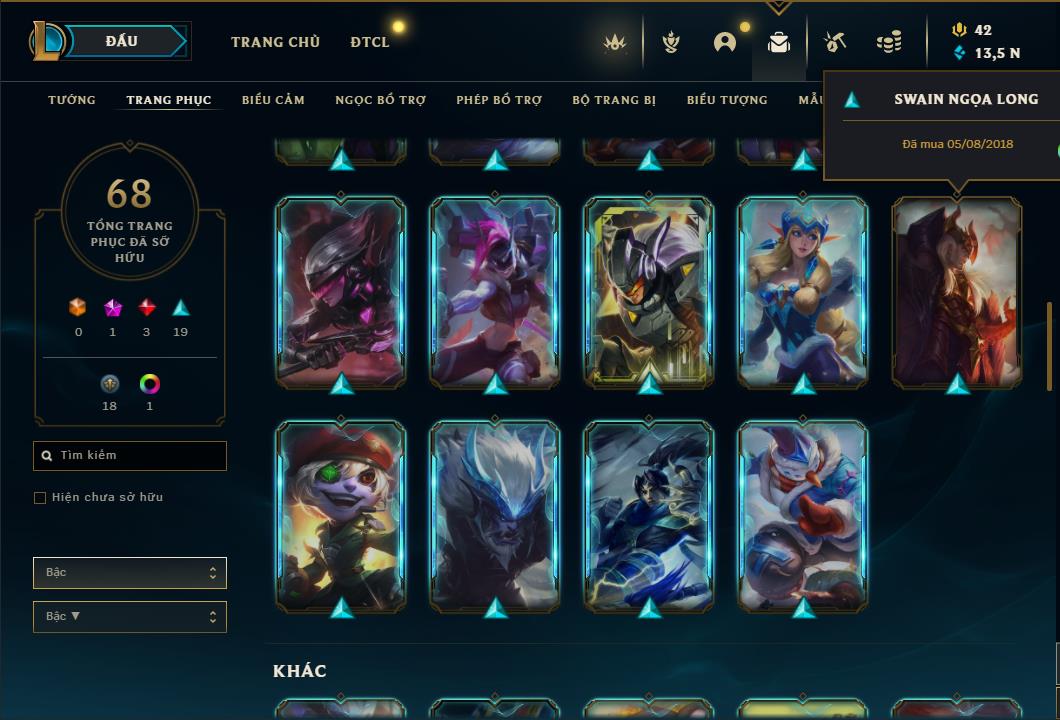This screenshot has width=1060, height=720.
Task: Open the Bậc ▼ sort dropdown
Action: (x=130, y=617)
